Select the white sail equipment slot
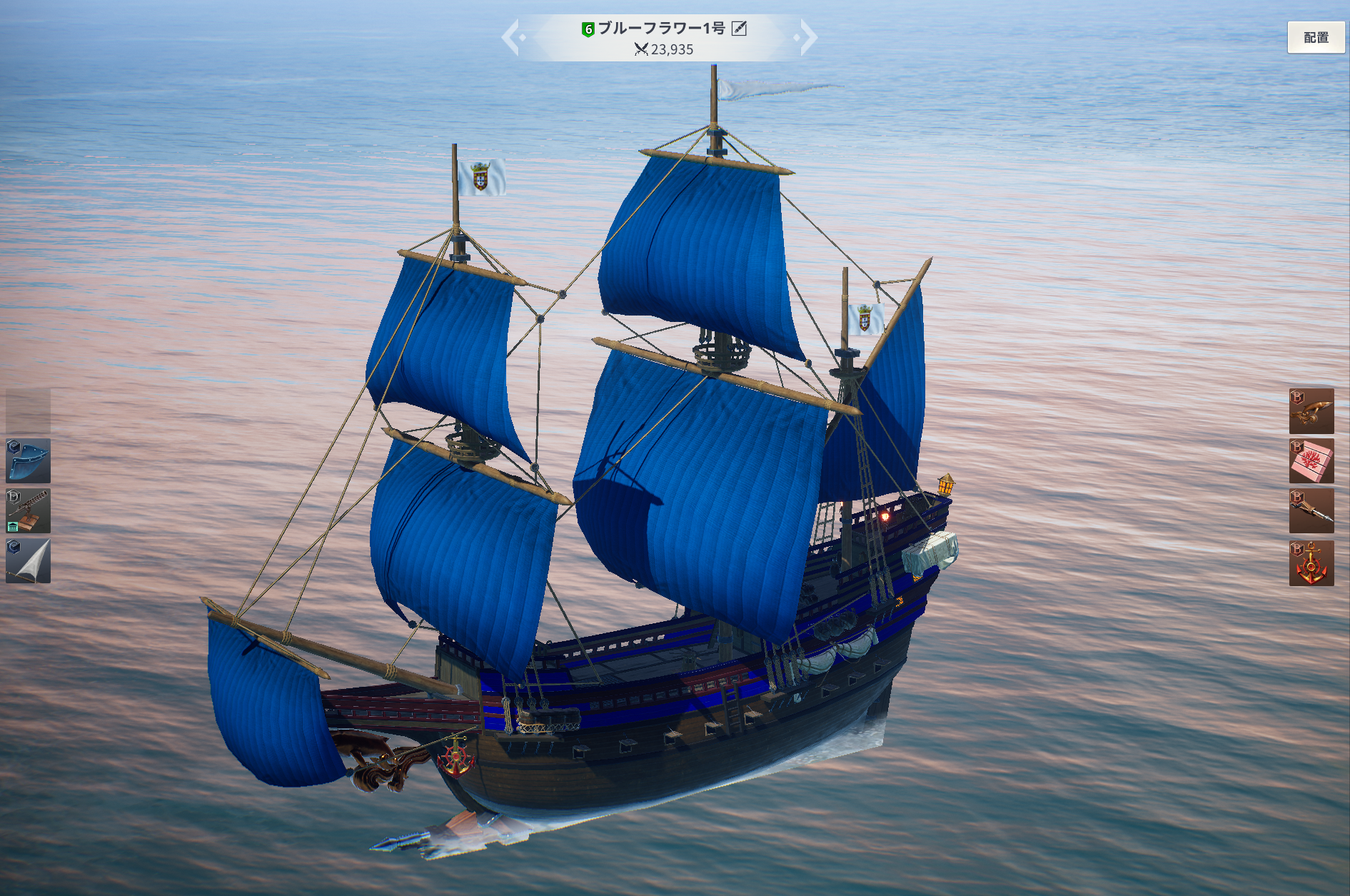This screenshot has height=896, width=1350. point(28,561)
